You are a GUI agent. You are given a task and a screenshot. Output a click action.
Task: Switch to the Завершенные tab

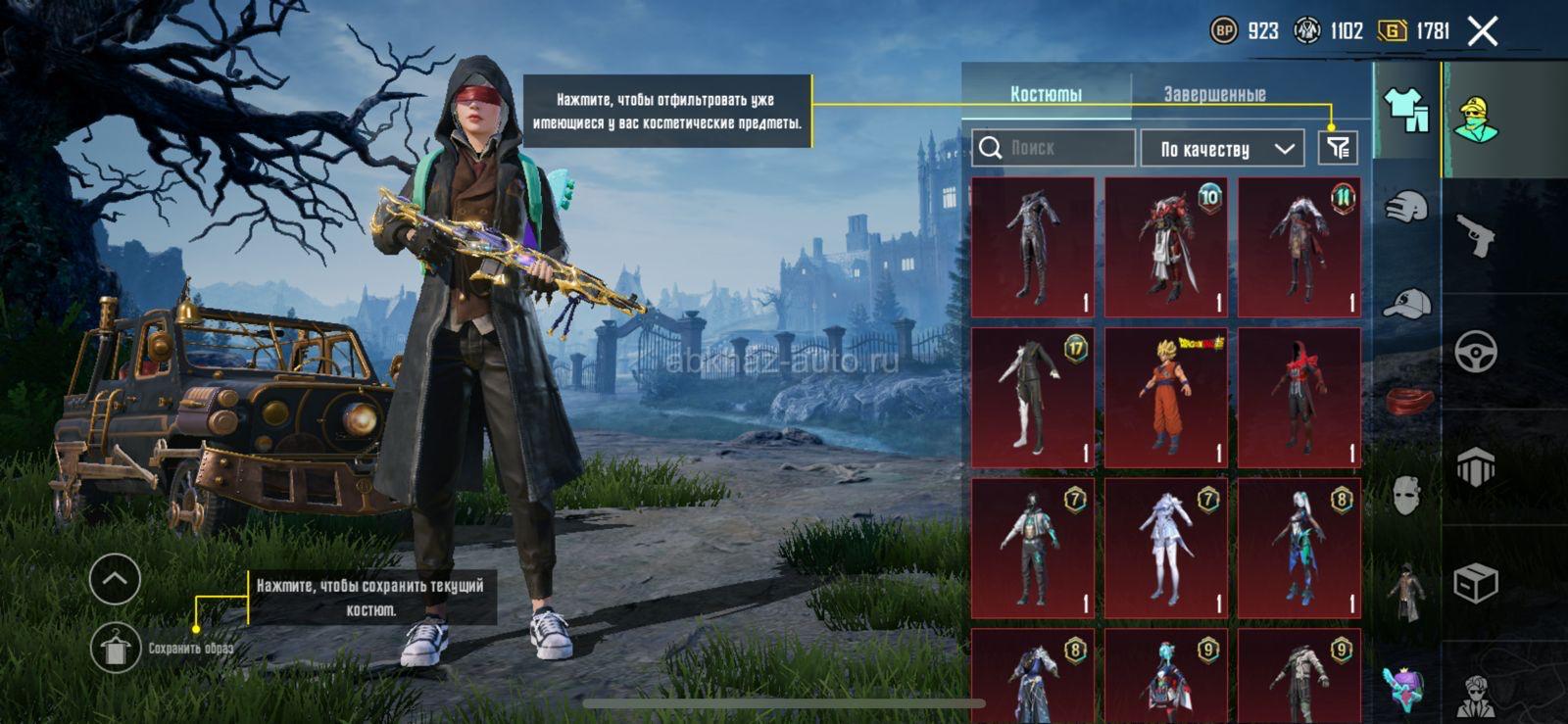click(x=1214, y=94)
